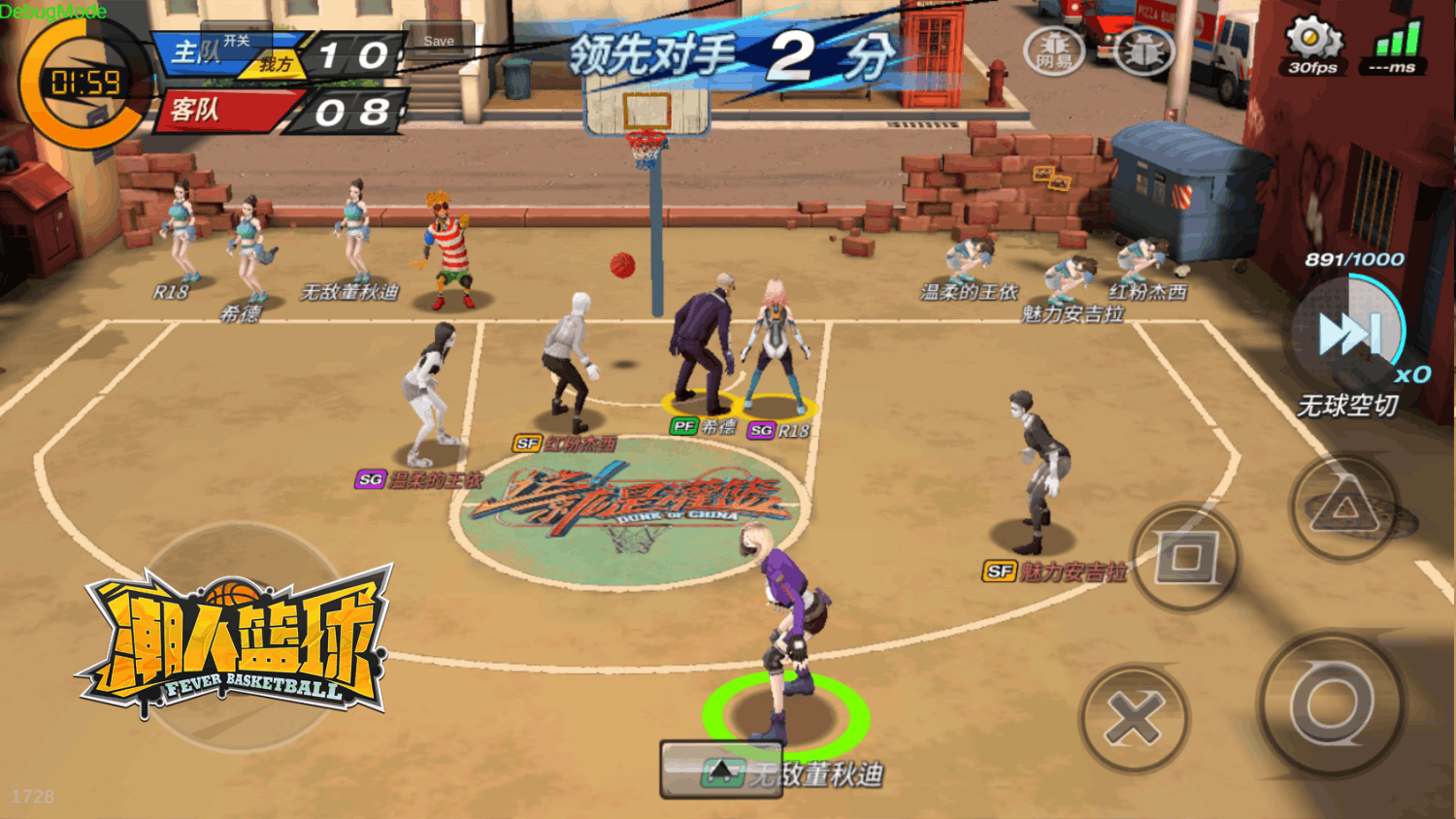Tap the large circle action button

(x=1332, y=705)
